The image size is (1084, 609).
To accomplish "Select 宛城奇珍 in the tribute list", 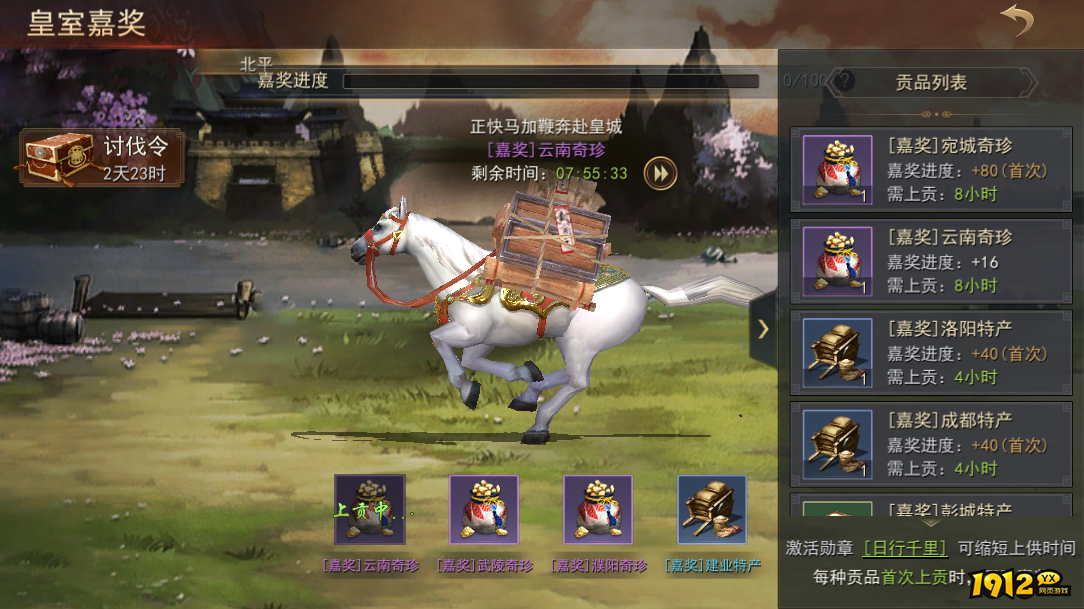I will pos(931,170).
